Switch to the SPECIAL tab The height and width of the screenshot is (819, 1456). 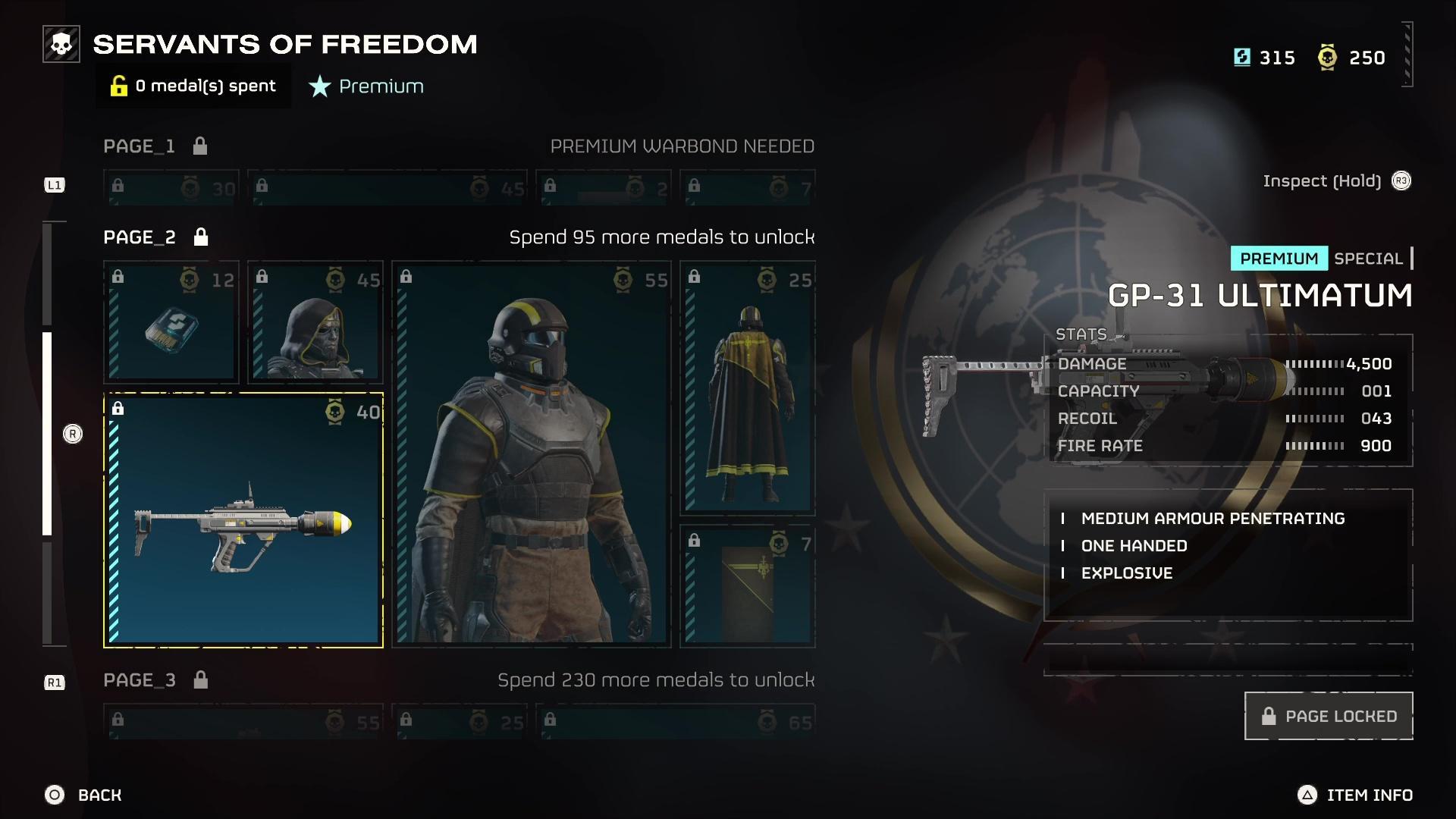click(x=1367, y=259)
